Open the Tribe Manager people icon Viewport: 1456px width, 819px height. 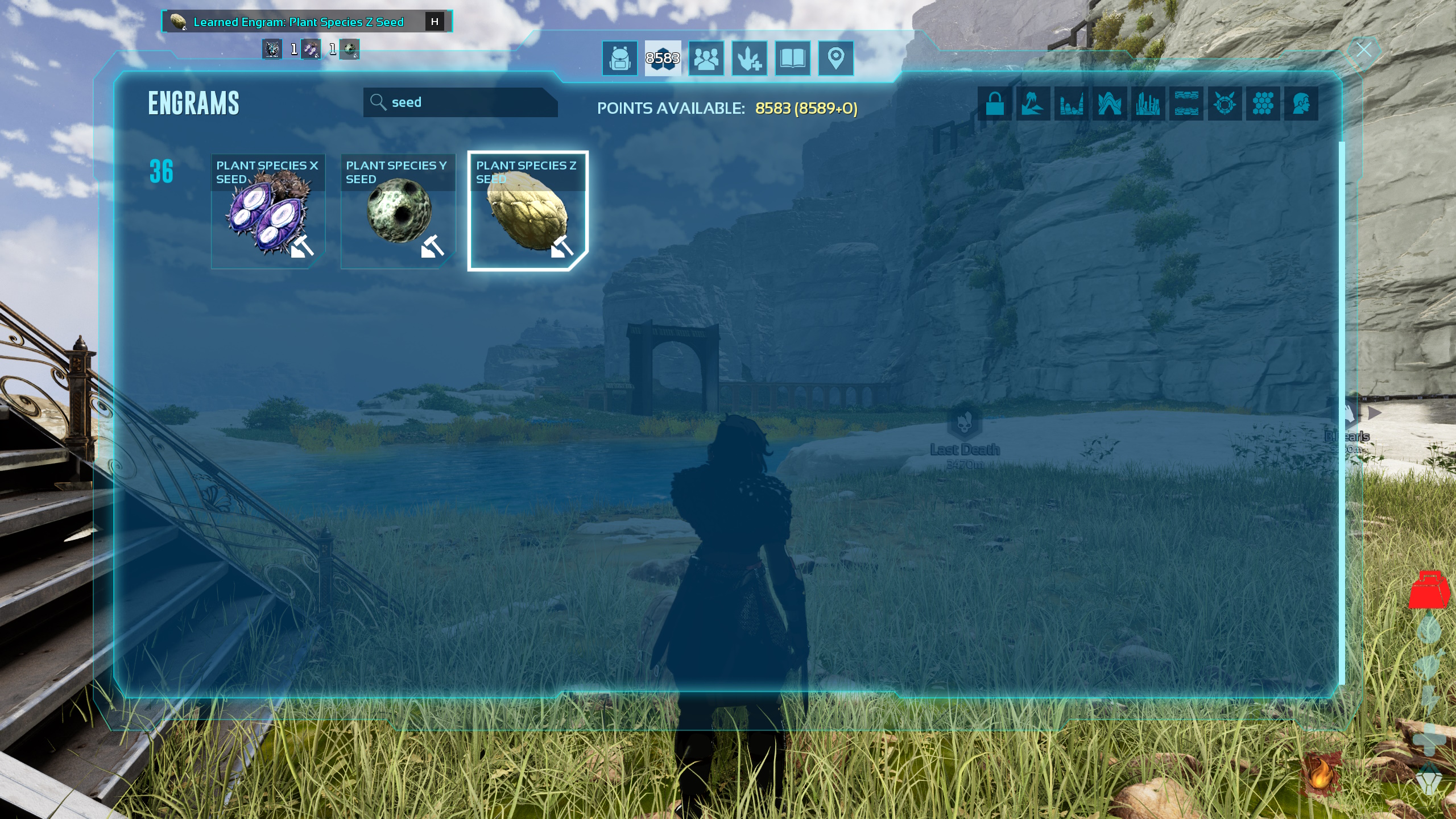tap(706, 57)
